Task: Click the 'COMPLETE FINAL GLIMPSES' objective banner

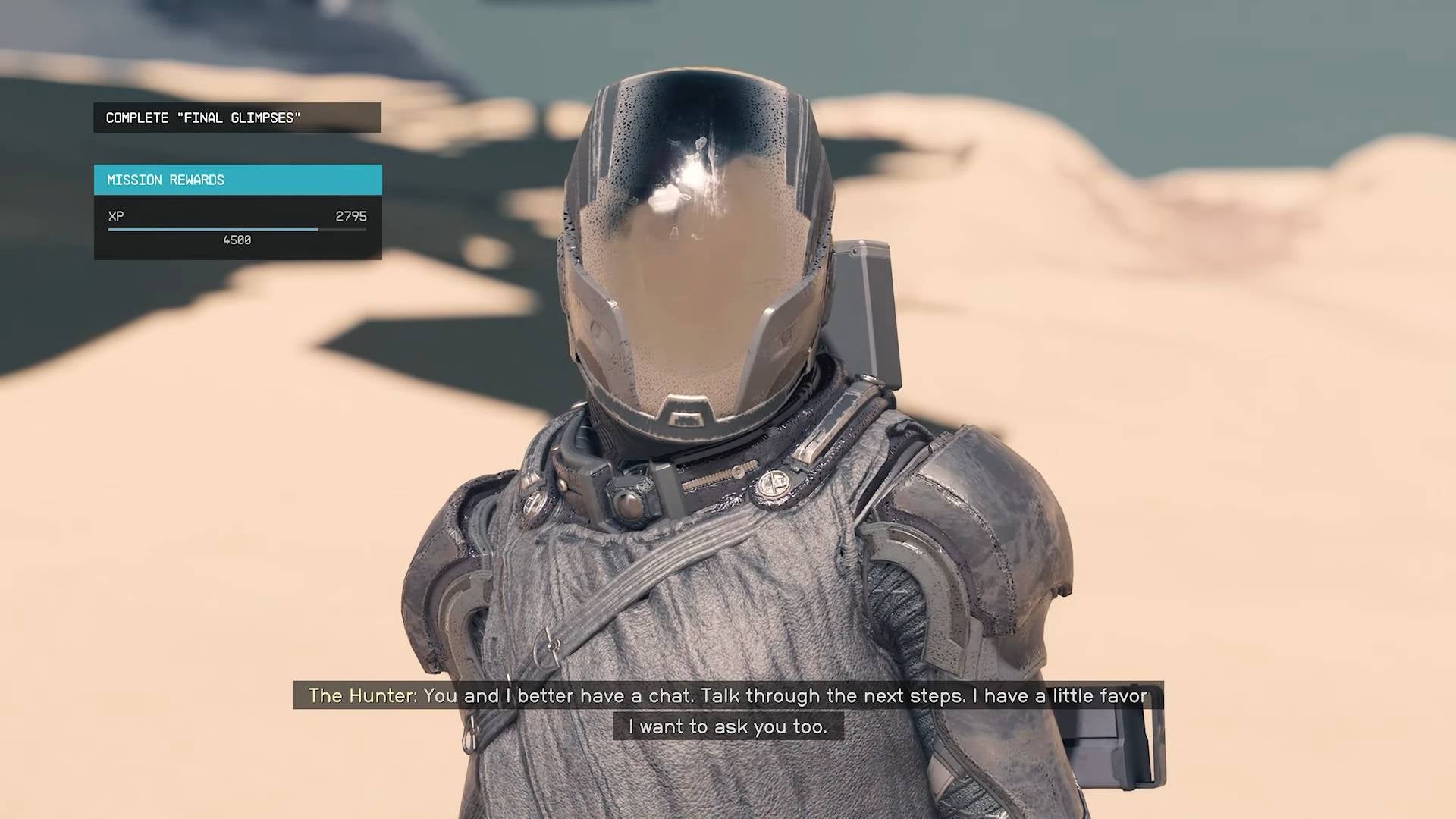Action: coord(236,118)
